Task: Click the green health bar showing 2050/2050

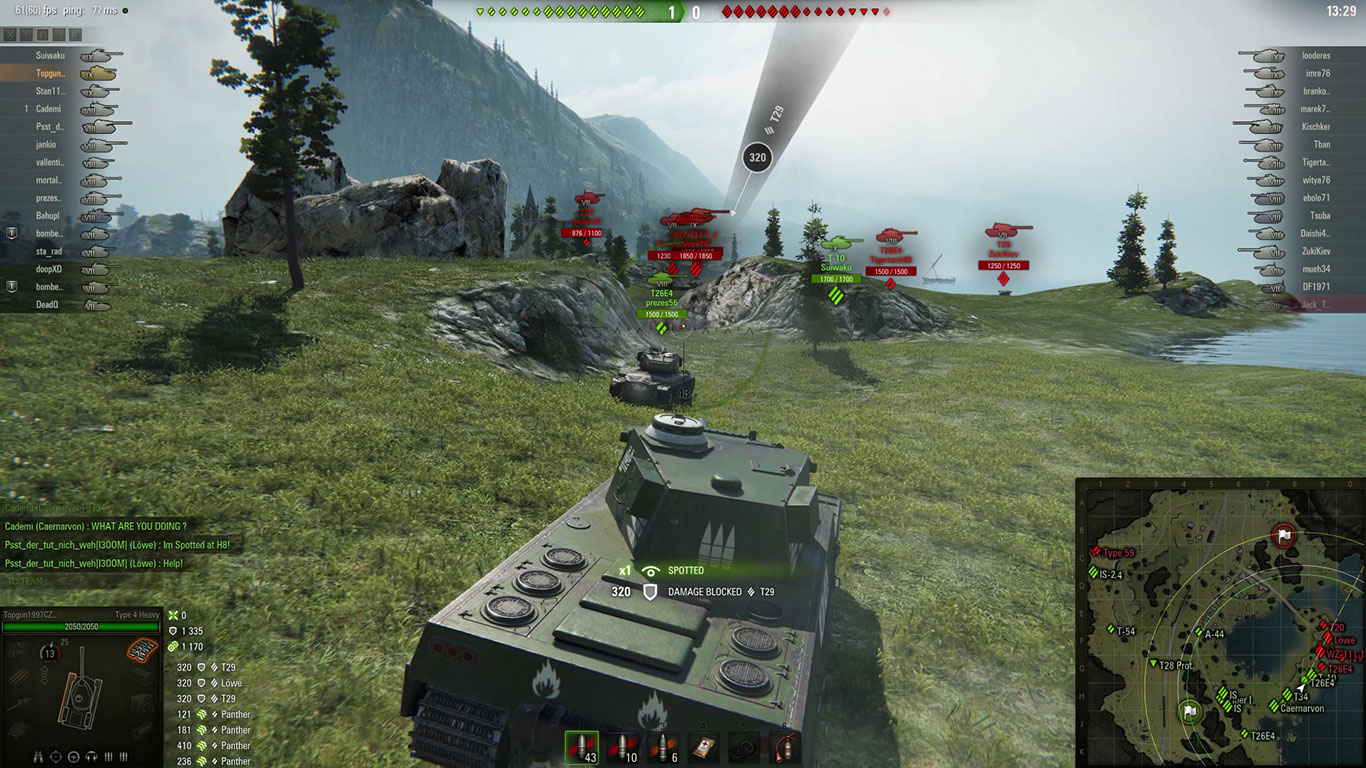Action: (x=80, y=625)
